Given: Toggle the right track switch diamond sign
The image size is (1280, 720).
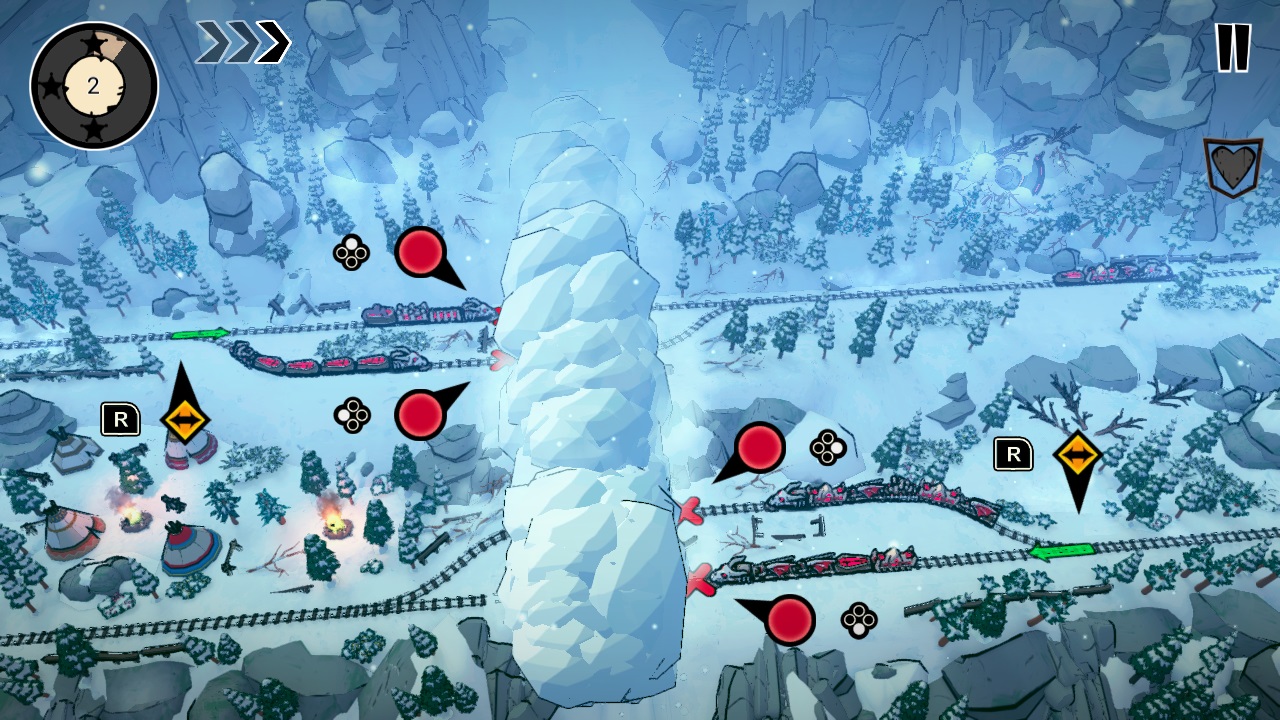Looking at the screenshot, I should [1080, 452].
